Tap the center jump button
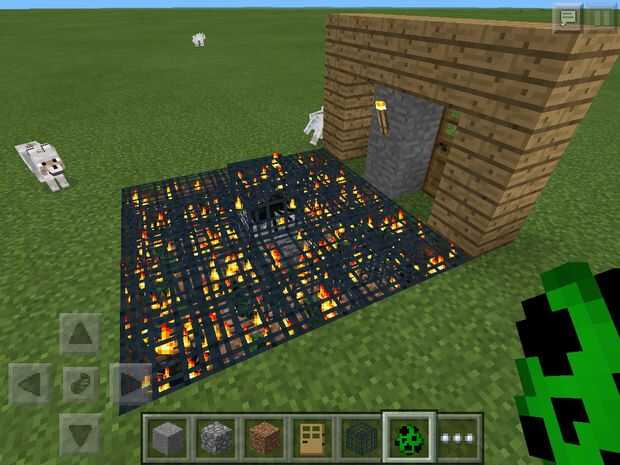620x465 pixels. pos(80,383)
